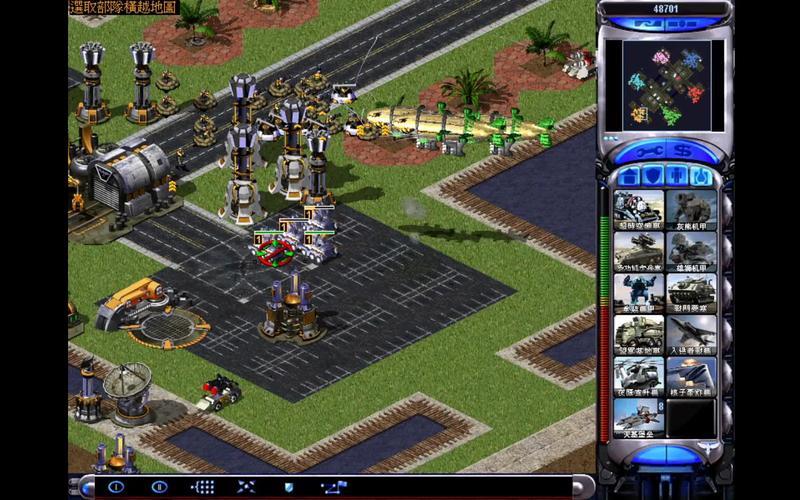Select team one button in command bar

coord(115,487)
